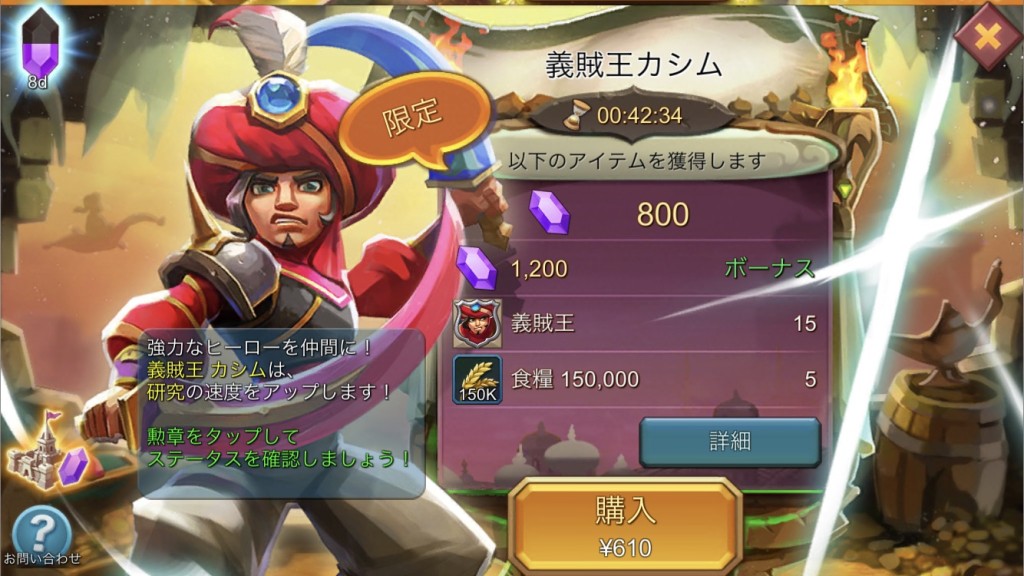Image resolution: width=1024 pixels, height=576 pixels.
Task: Close the offer with the X button
Action: 987,37
